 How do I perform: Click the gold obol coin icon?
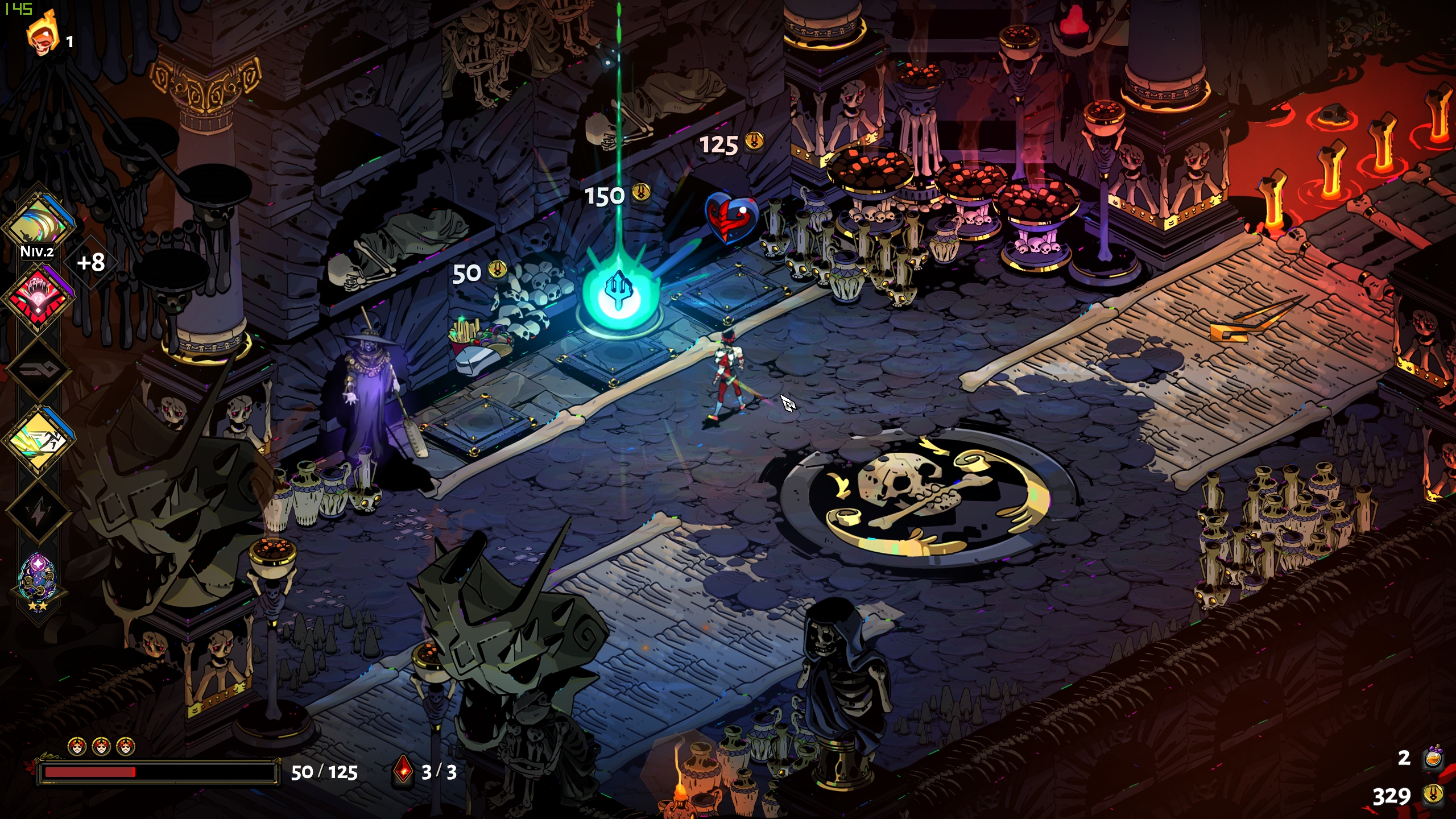[1433, 795]
